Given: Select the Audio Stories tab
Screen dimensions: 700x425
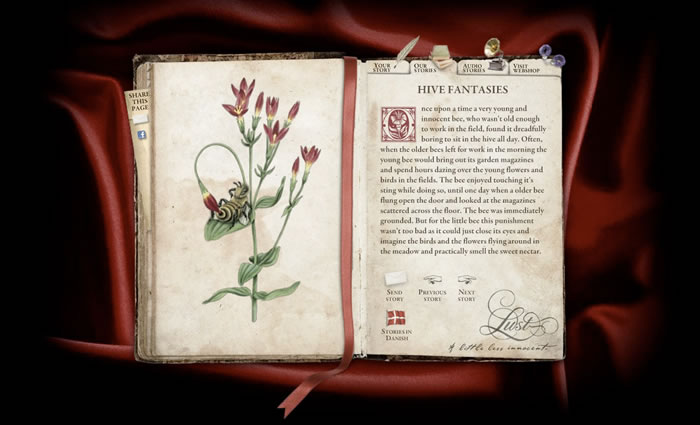Looking at the screenshot, I should [473, 68].
